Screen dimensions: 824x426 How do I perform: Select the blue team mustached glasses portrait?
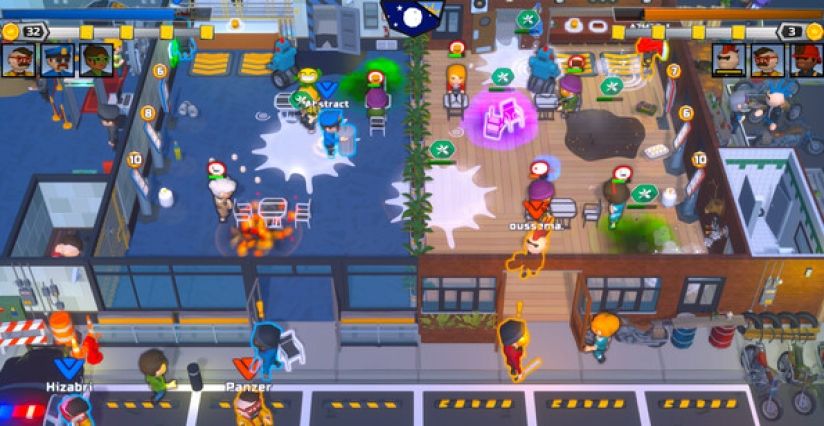[18, 60]
